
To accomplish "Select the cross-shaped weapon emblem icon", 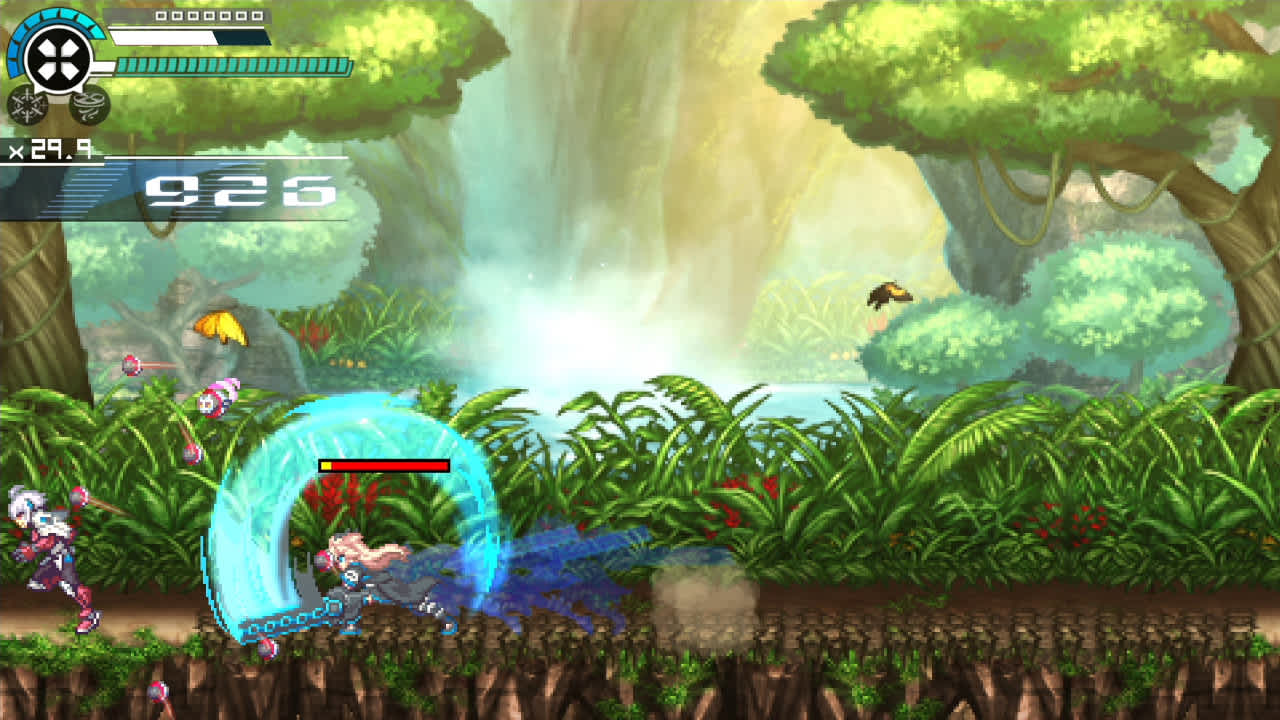I will 57,56.
